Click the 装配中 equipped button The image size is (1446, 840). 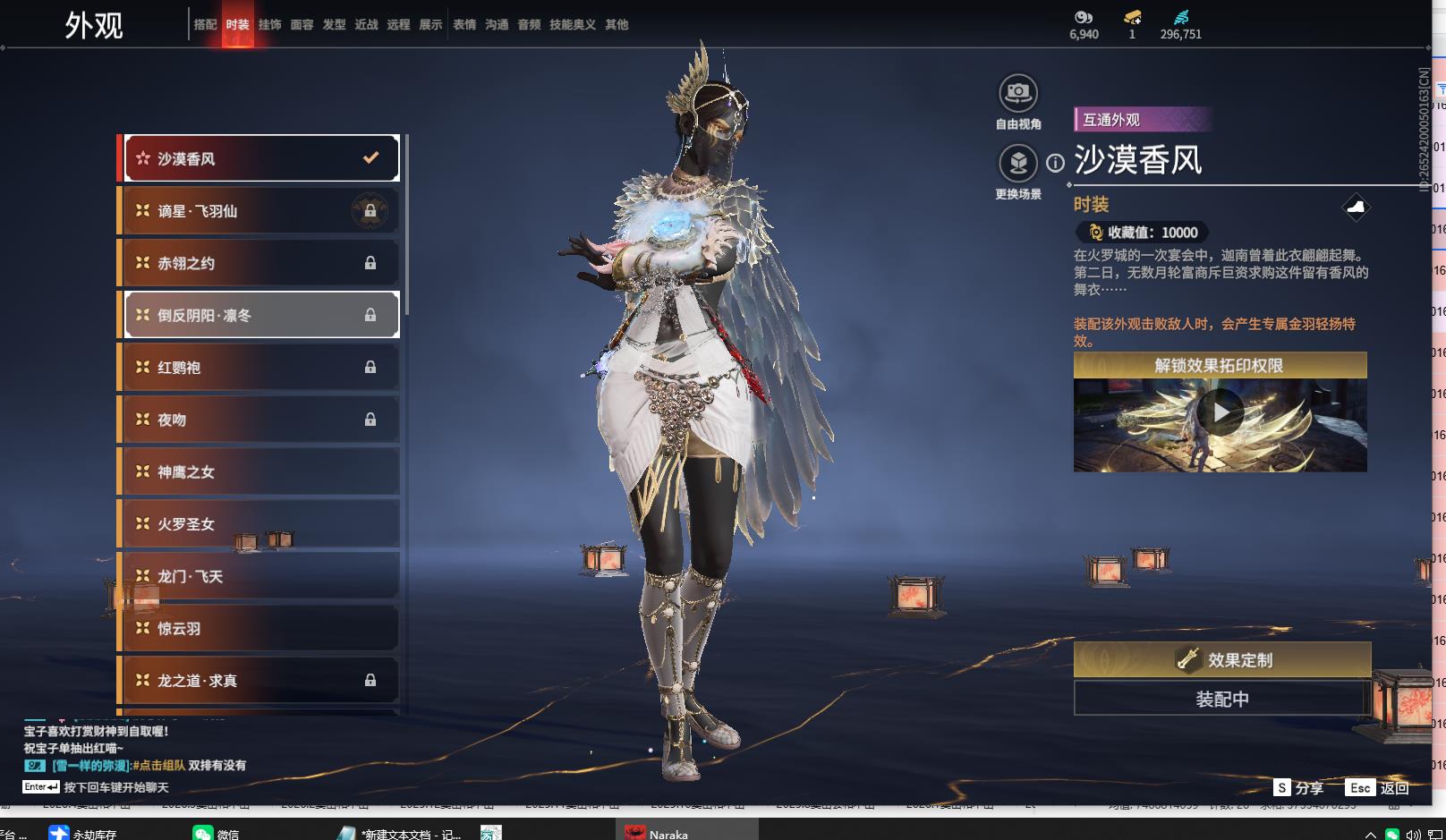[1221, 699]
